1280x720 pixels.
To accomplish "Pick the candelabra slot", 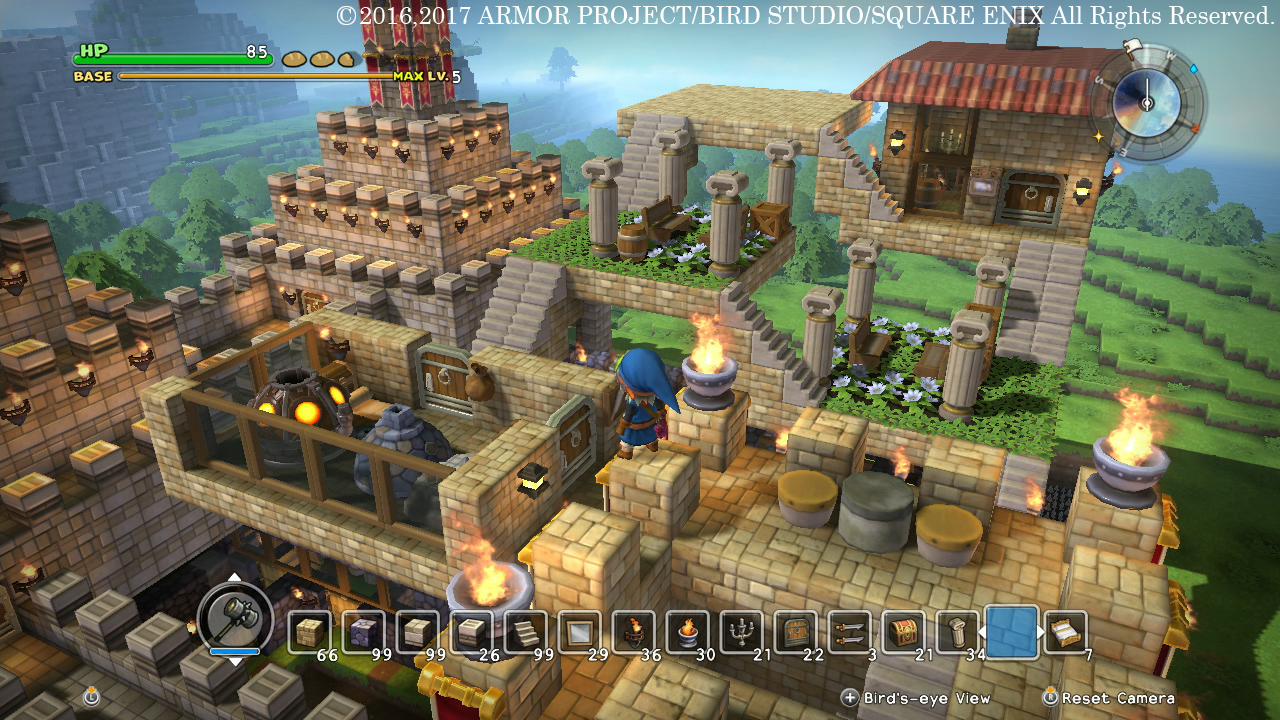I will pos(742,632).
